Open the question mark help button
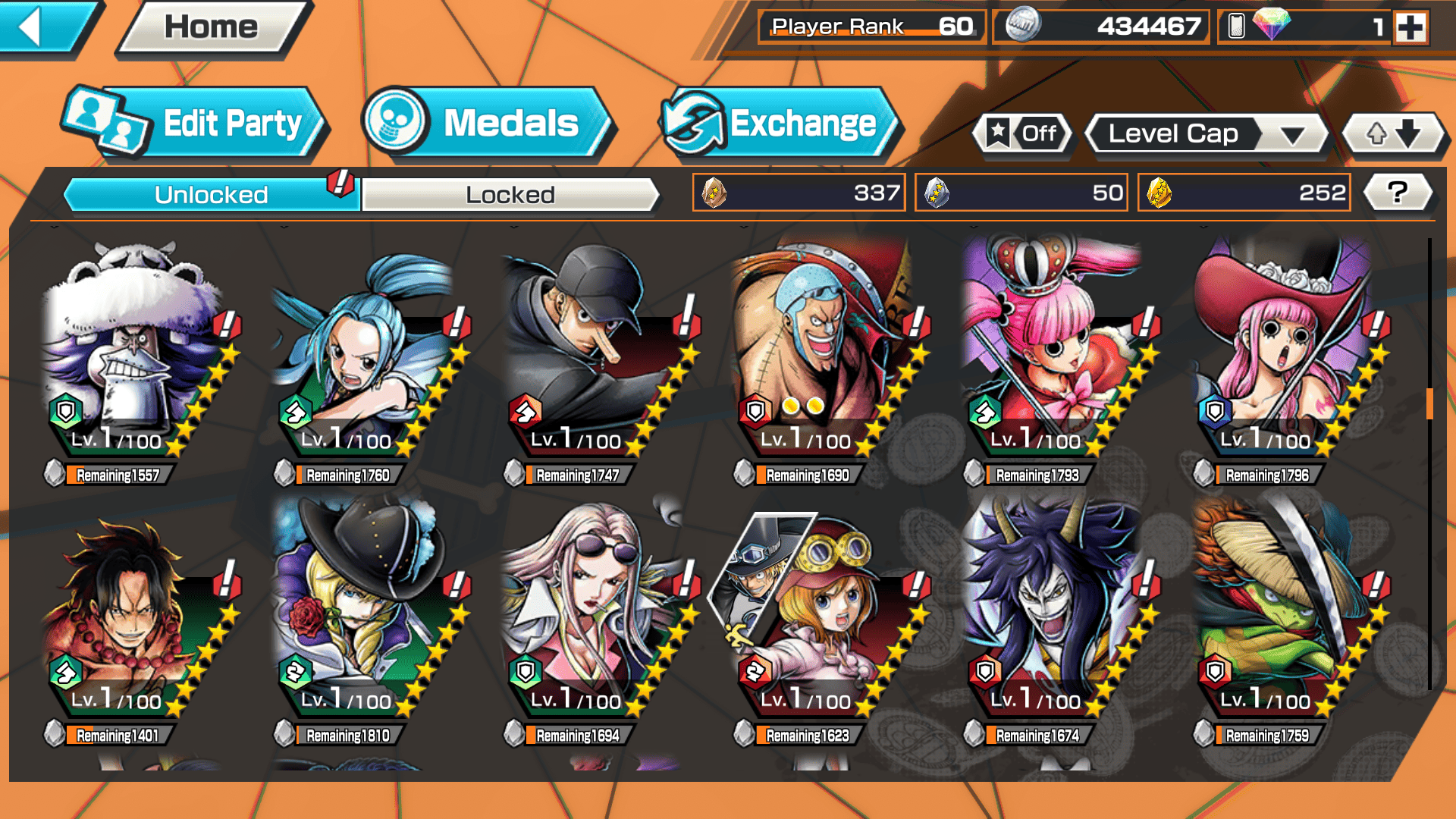1456x819 pixels. pyautogui.click(x=1397, y=193)
